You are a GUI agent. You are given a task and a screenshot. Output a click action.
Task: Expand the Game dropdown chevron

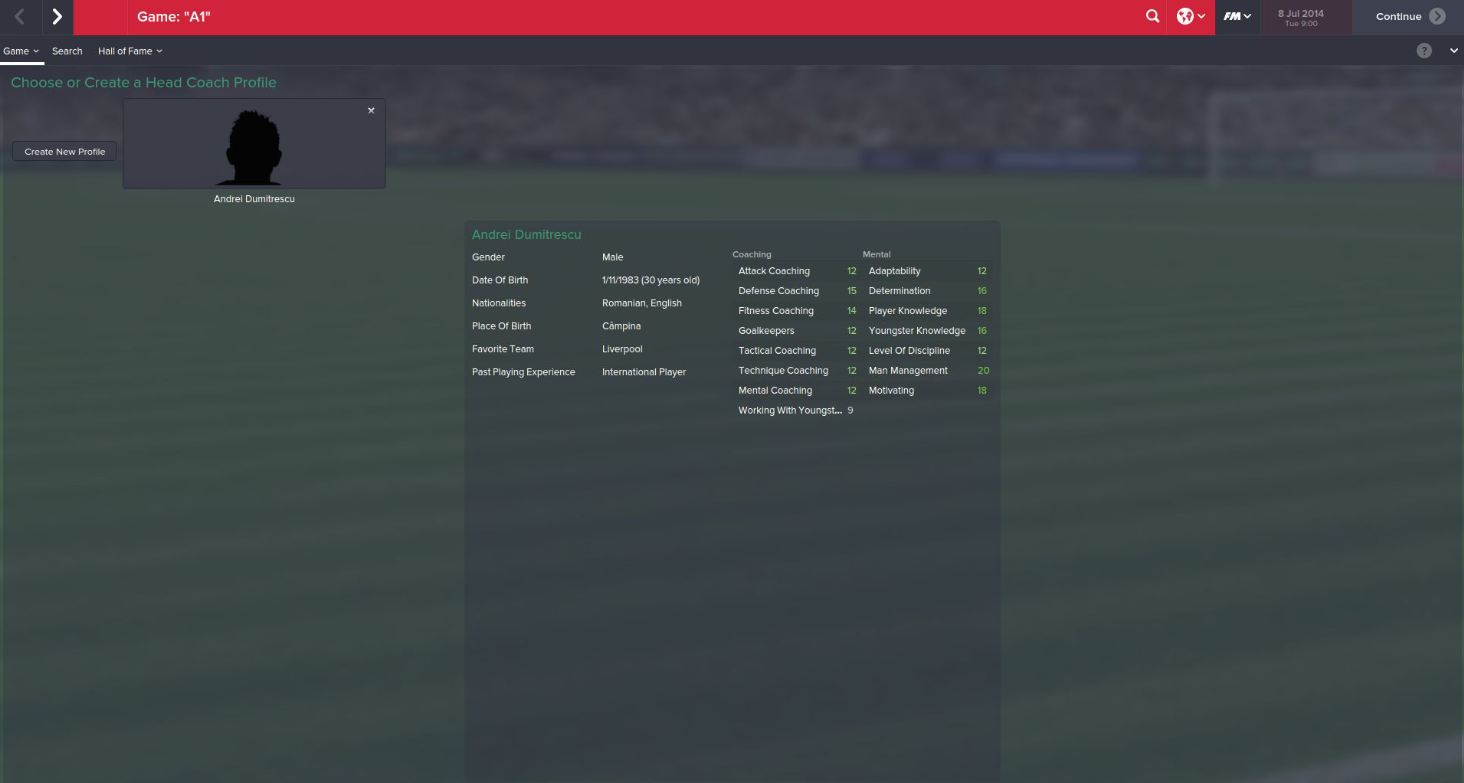[x=35, y=51]
